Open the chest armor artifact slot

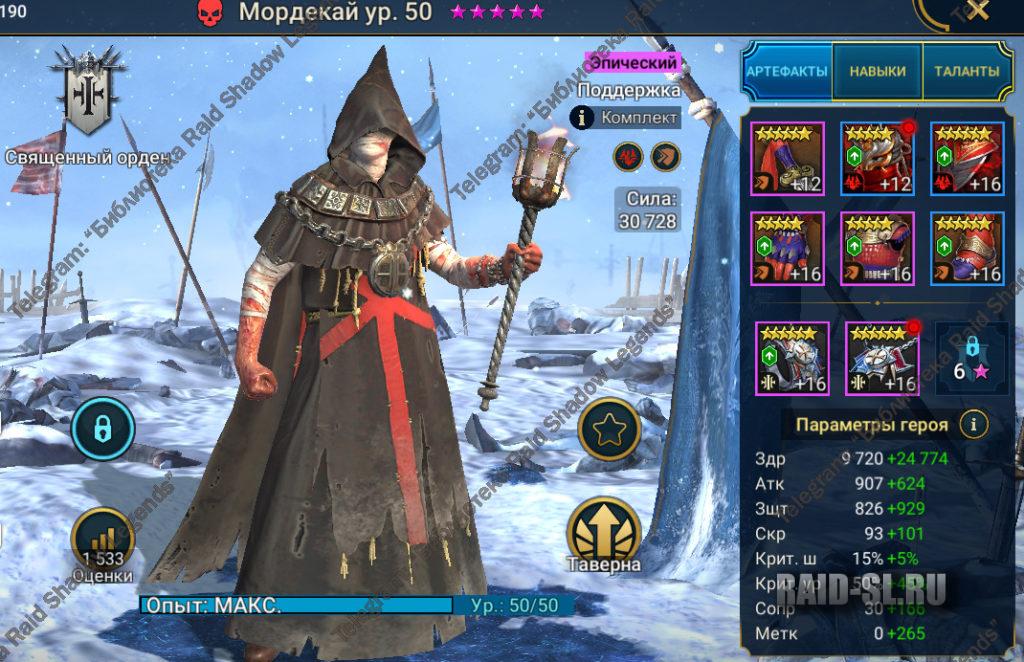pos(877,248)
